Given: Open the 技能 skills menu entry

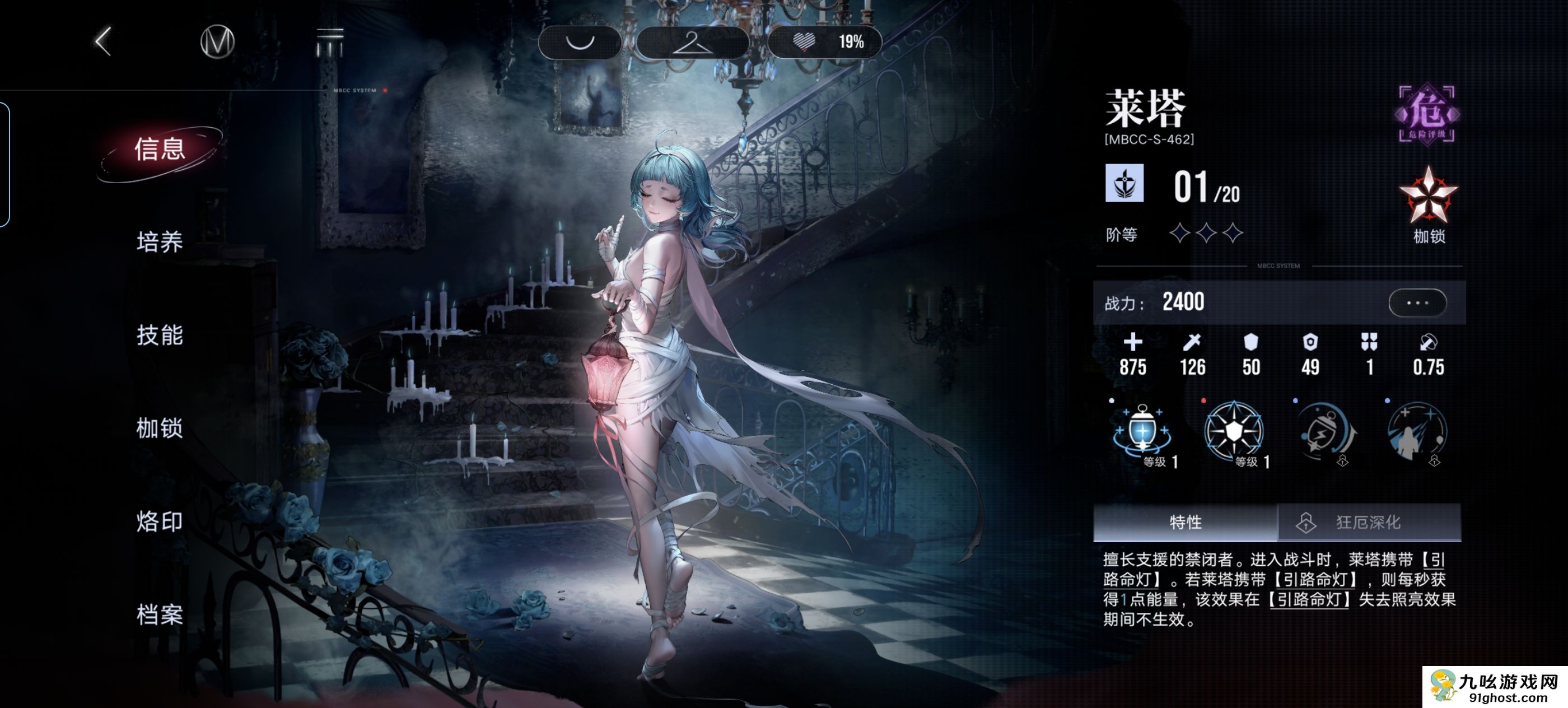Looking at the screenshot, I should pos(160,335).
